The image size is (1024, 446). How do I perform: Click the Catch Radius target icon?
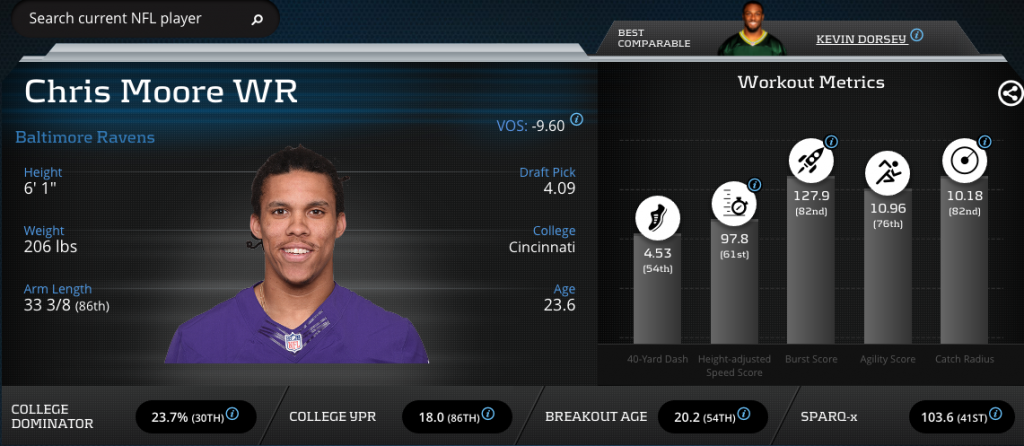[x=964, y=161]
